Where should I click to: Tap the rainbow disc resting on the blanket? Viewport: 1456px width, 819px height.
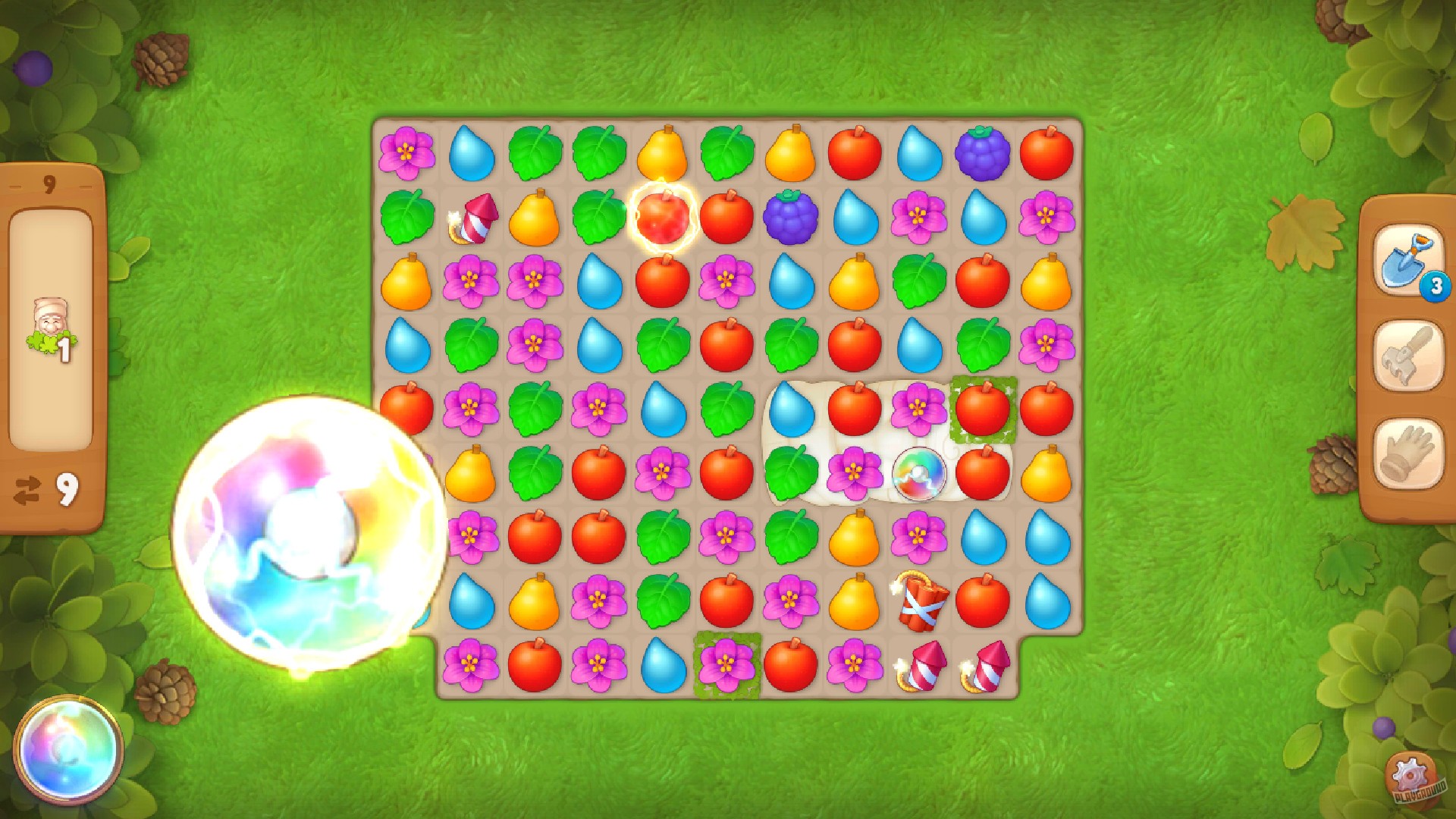pyautogui.click(x=920, y=474)
